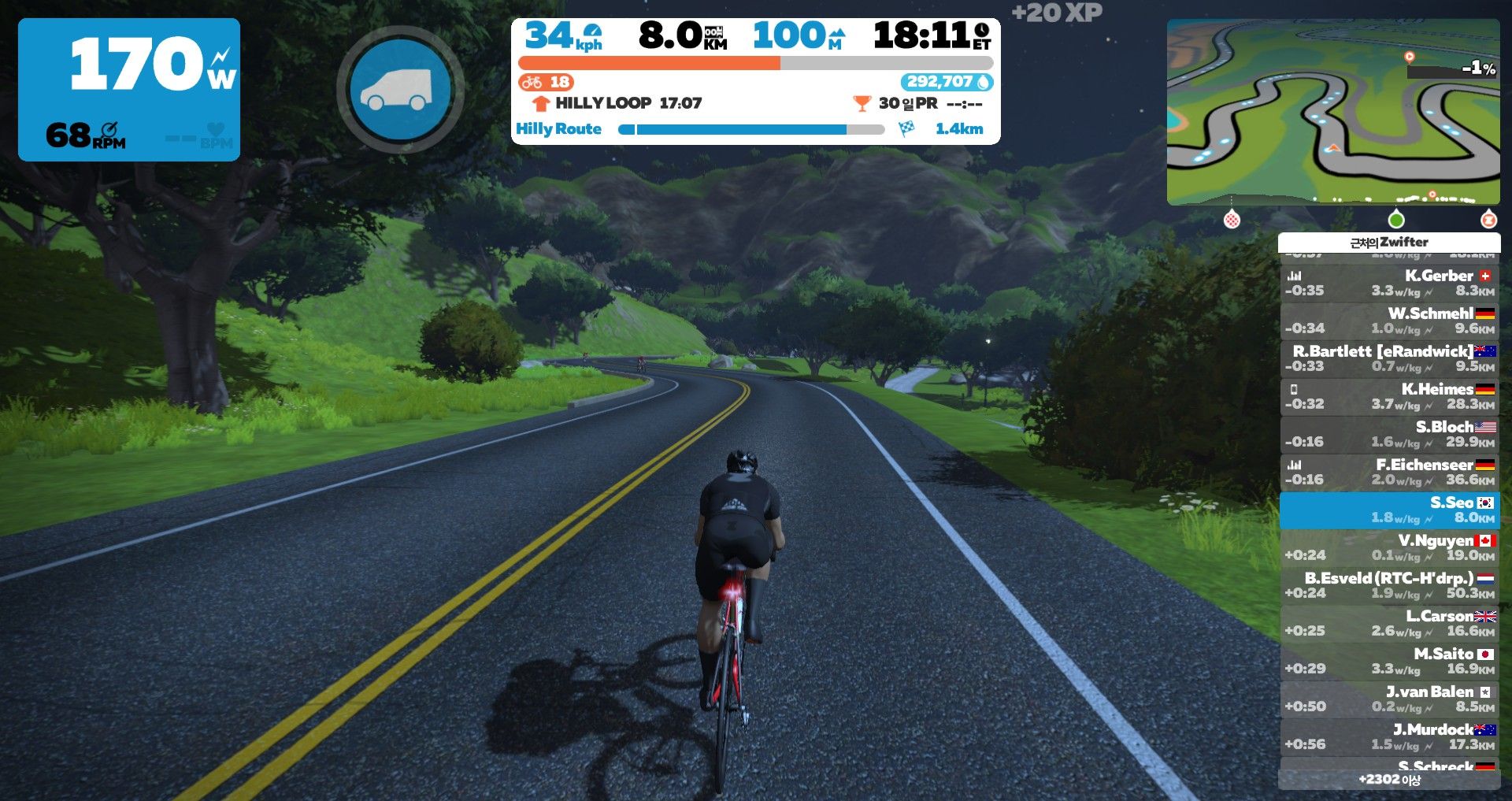
Task: Select rider V.Nguyen in nearby list
Action: [1389, 547]
